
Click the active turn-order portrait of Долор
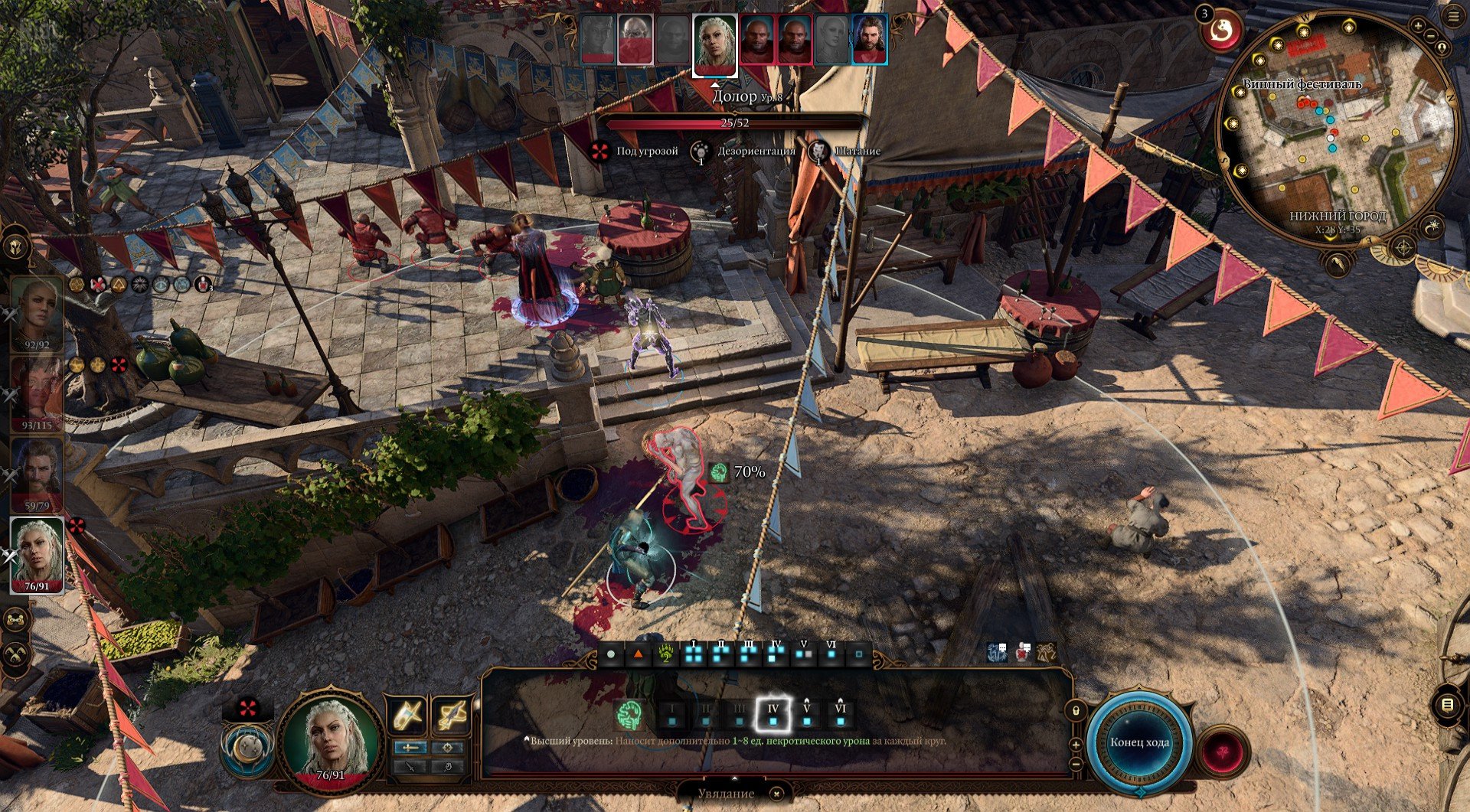(x=715, y=44)
